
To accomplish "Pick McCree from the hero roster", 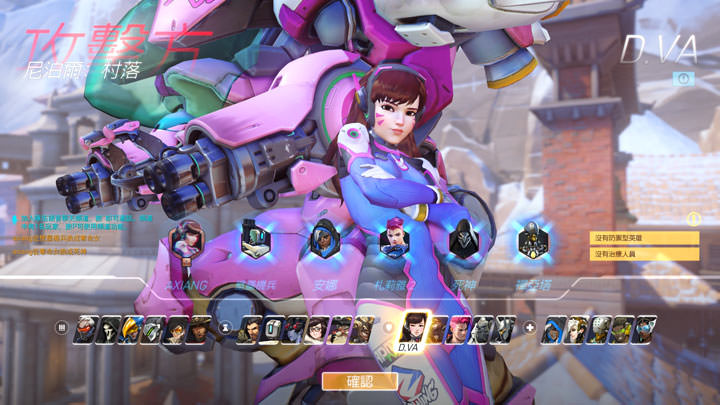I will (198, 328).
